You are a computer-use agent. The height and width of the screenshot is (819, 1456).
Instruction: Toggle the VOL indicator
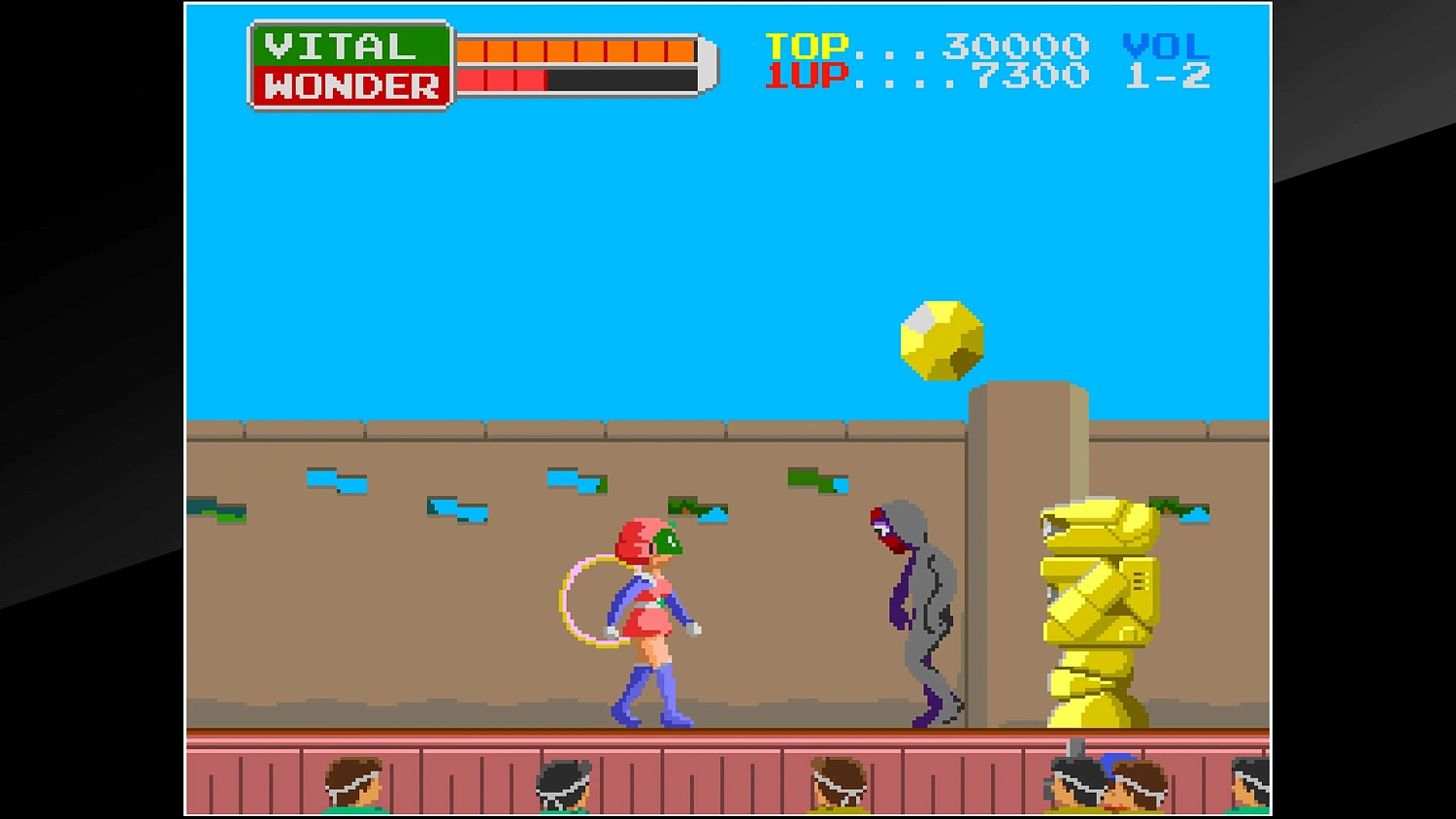[x=1164, y=44]
